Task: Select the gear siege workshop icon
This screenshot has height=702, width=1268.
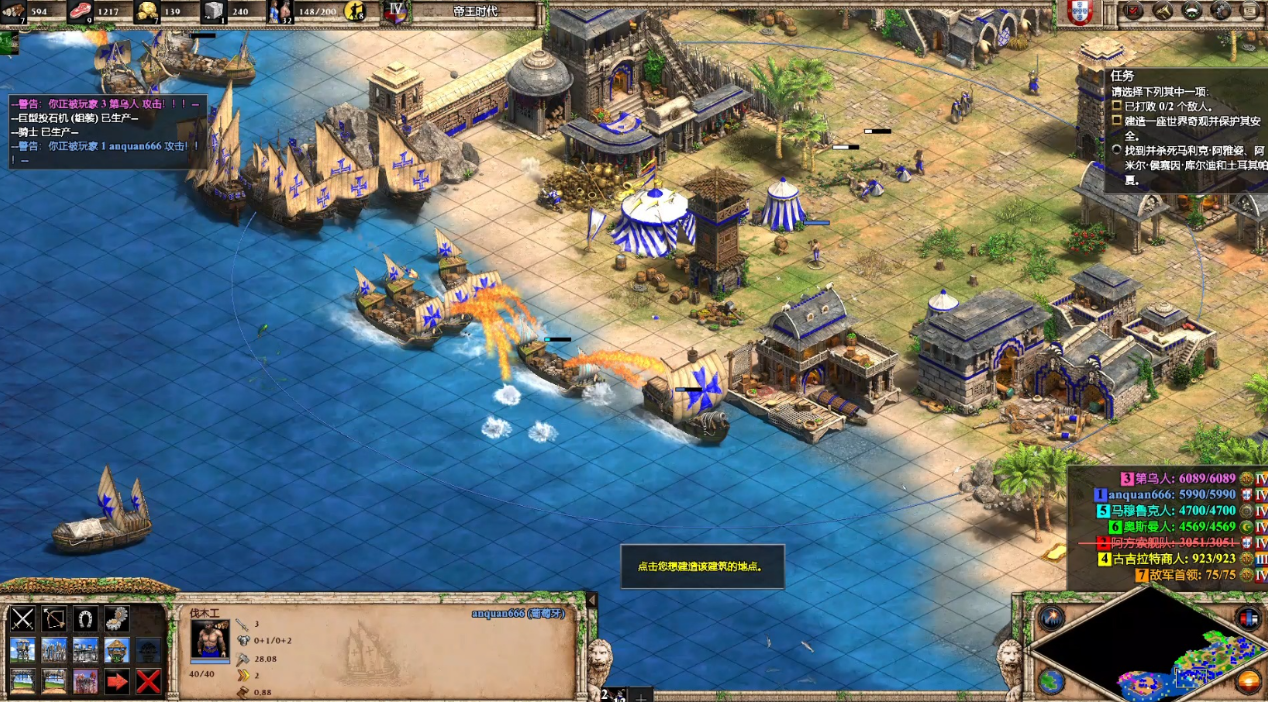Action: (x=117, y=619)
